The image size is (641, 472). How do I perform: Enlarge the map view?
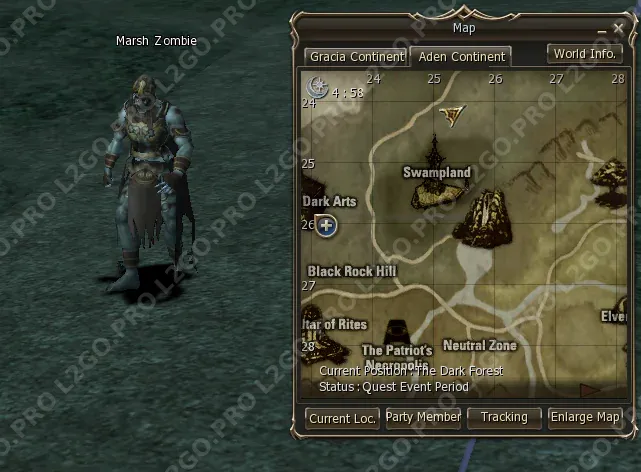[585, 417]
